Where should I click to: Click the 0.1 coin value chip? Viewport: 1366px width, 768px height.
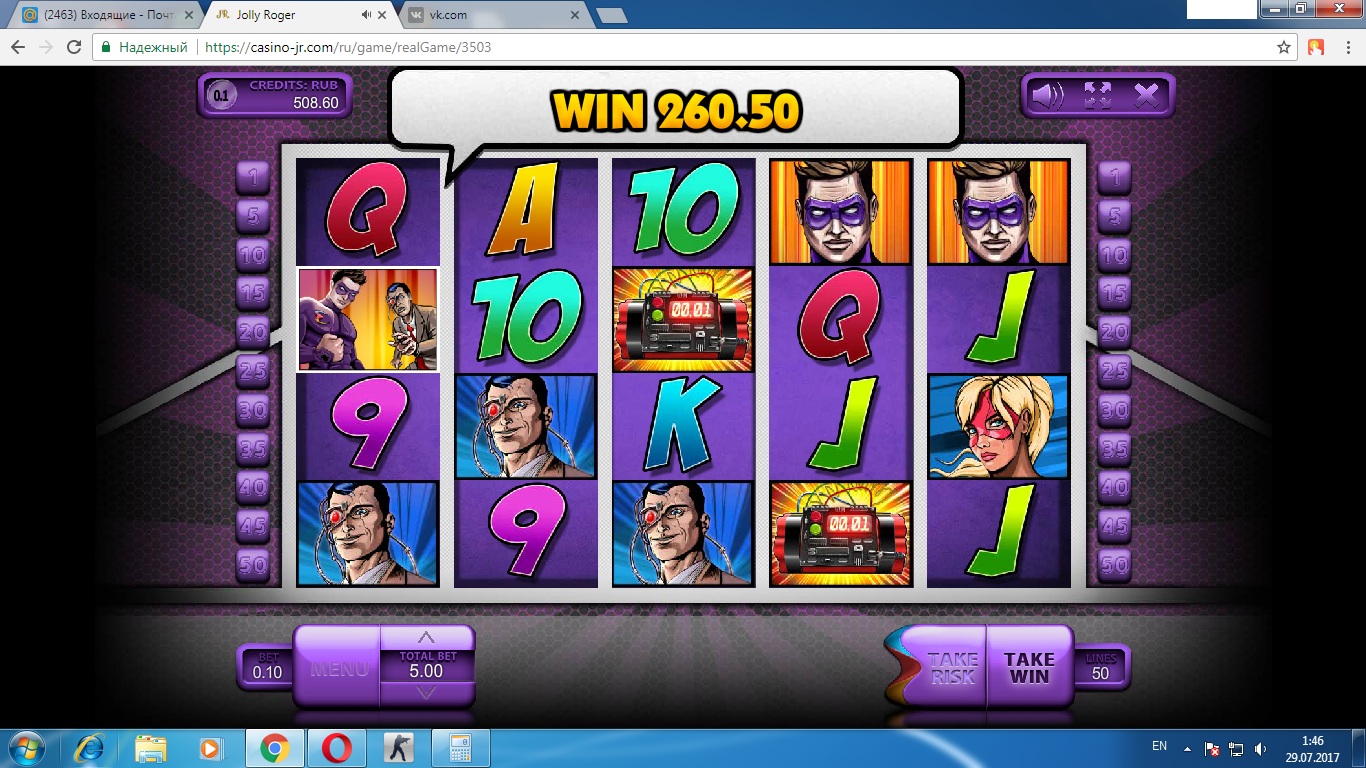(221, 96)
